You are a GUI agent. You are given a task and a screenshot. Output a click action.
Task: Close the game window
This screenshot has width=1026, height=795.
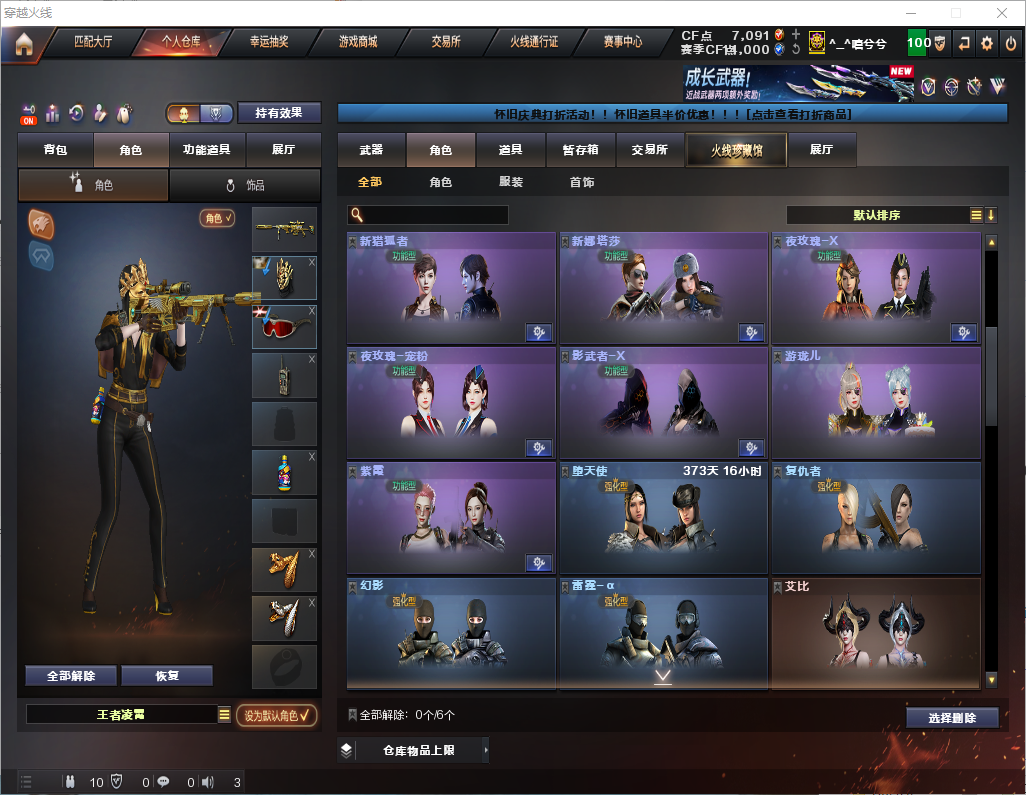pos(1001,13)
